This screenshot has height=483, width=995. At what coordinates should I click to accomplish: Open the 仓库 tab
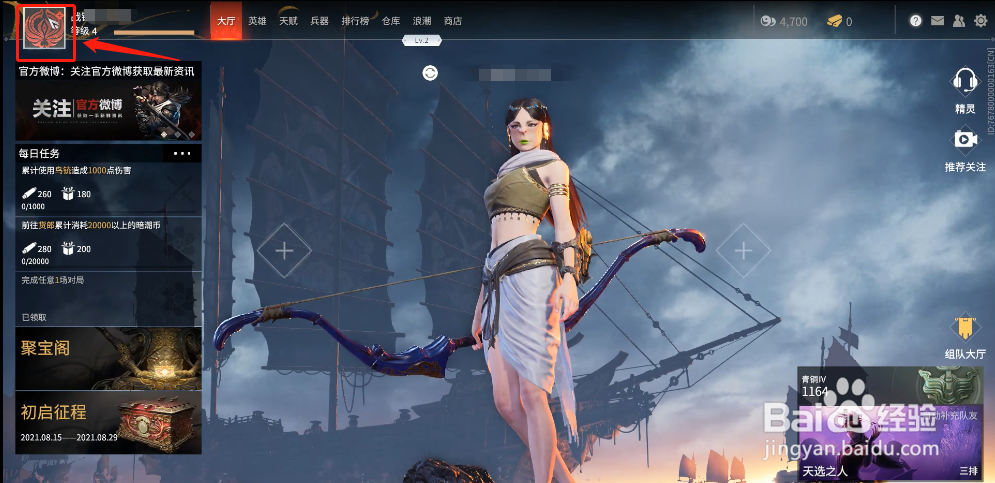[x=391, y=21]
